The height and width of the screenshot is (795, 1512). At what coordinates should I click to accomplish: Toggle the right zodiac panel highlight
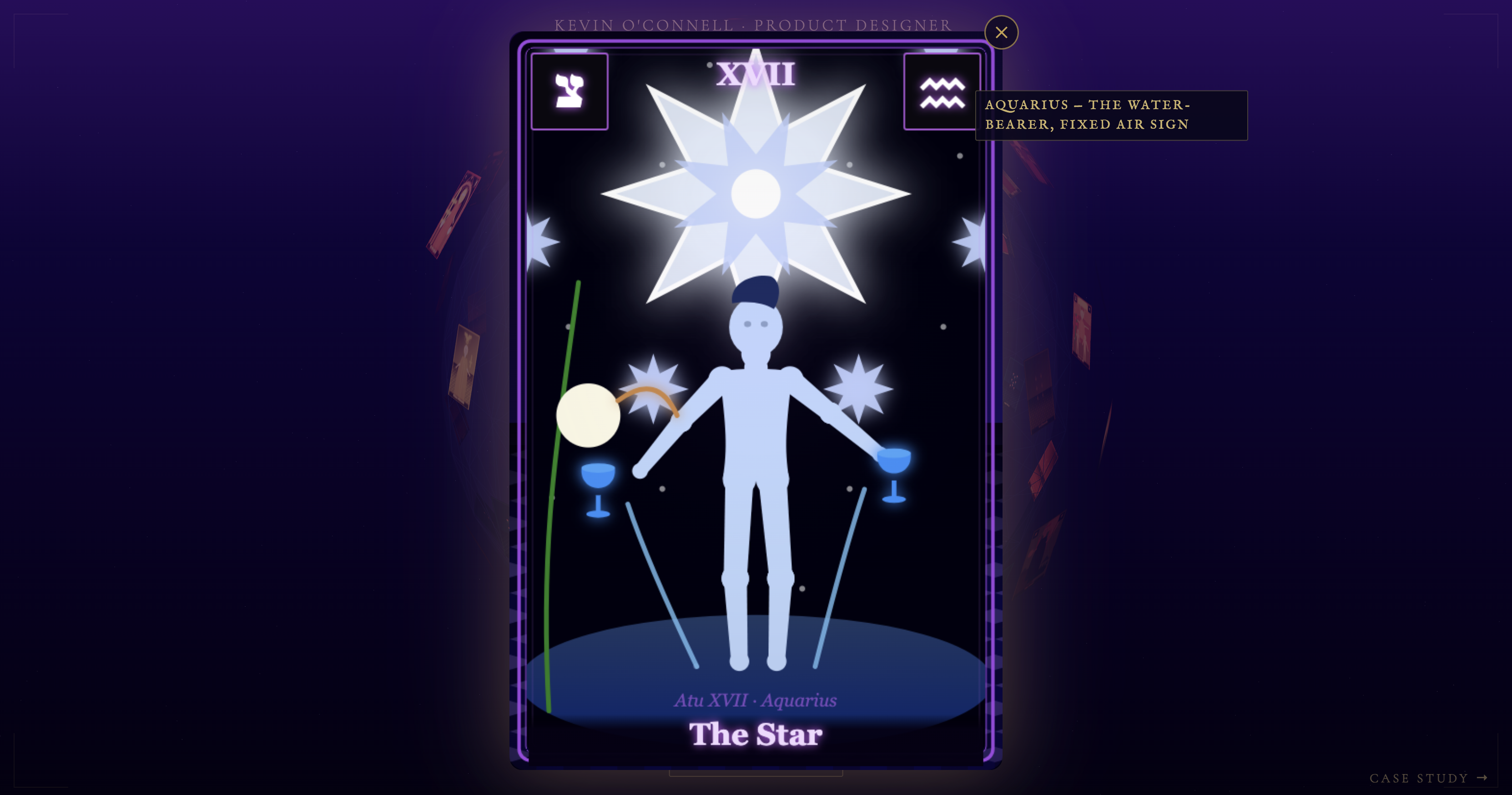[x=942, y=91]
